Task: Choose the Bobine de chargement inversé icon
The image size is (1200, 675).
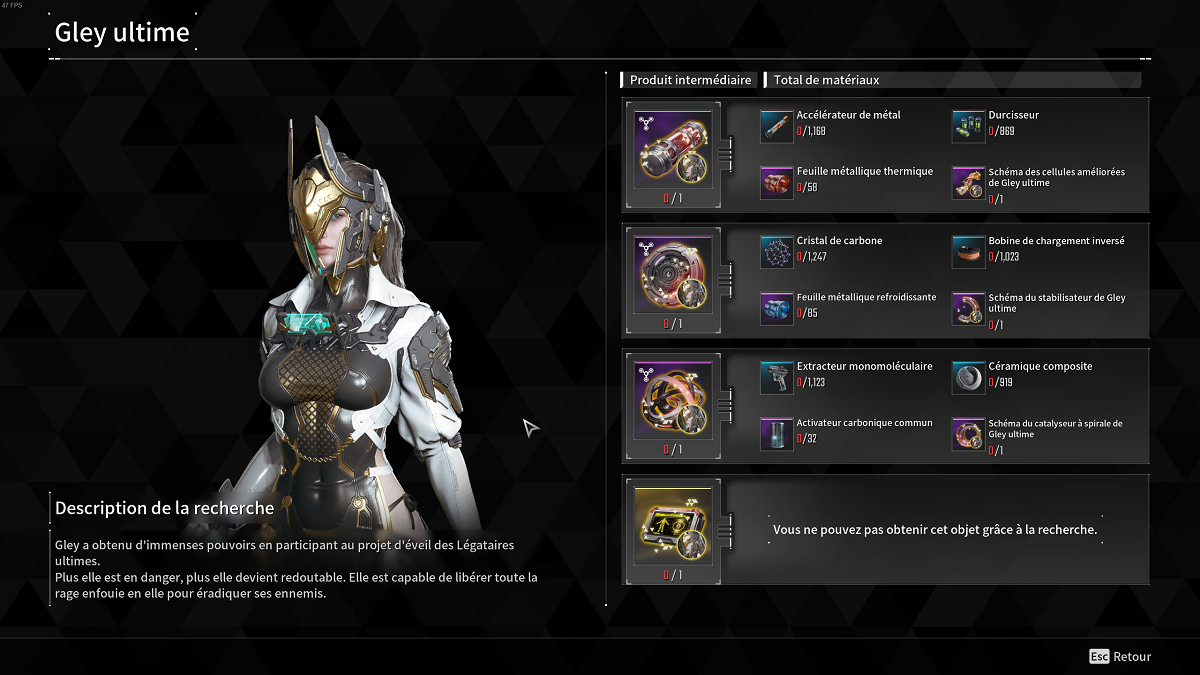Action: tap(968, 252)
